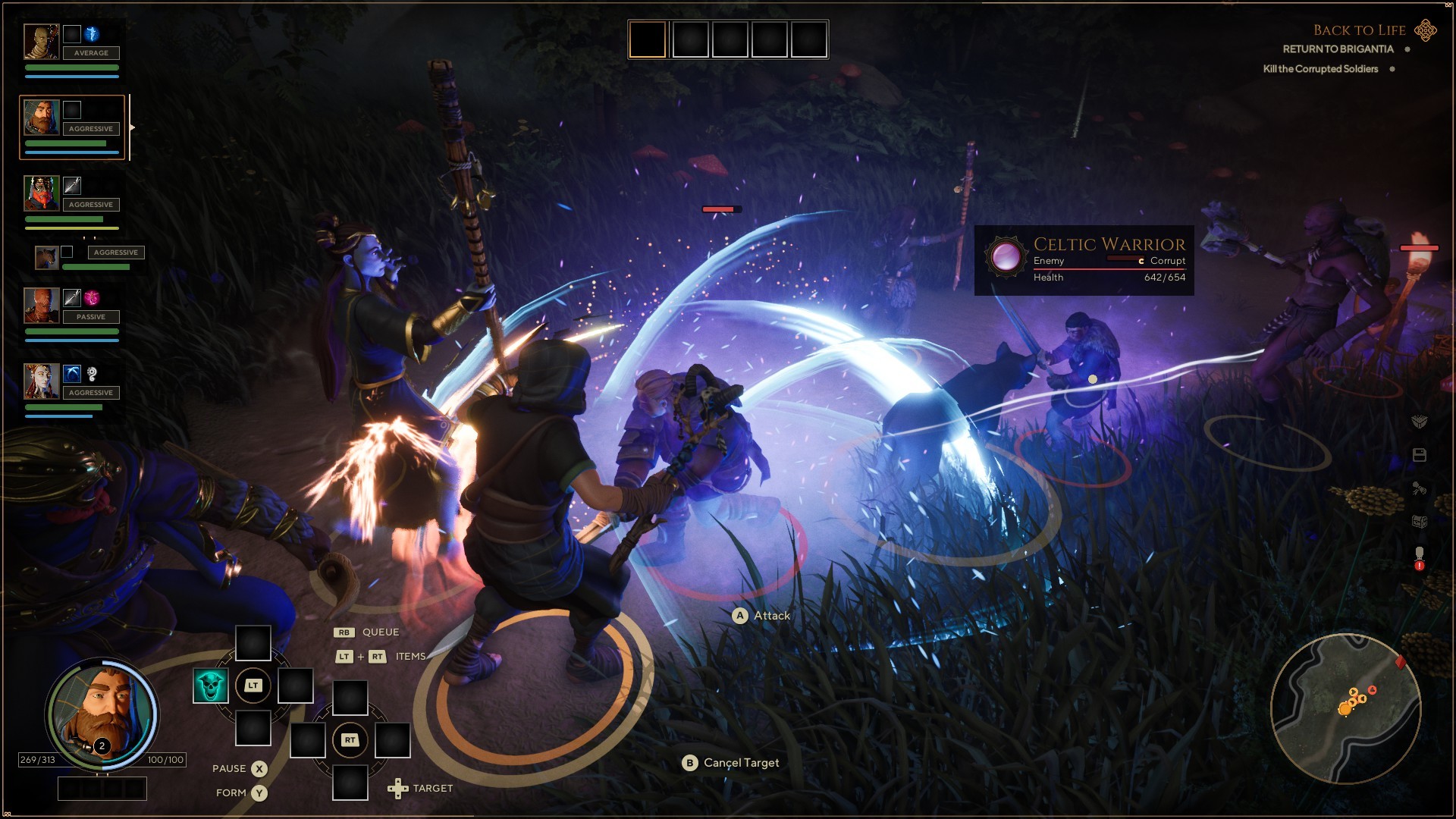Set the second party member to Aggressive stance
Viewport: 1456px width, 819px height.
coord(89,127)
